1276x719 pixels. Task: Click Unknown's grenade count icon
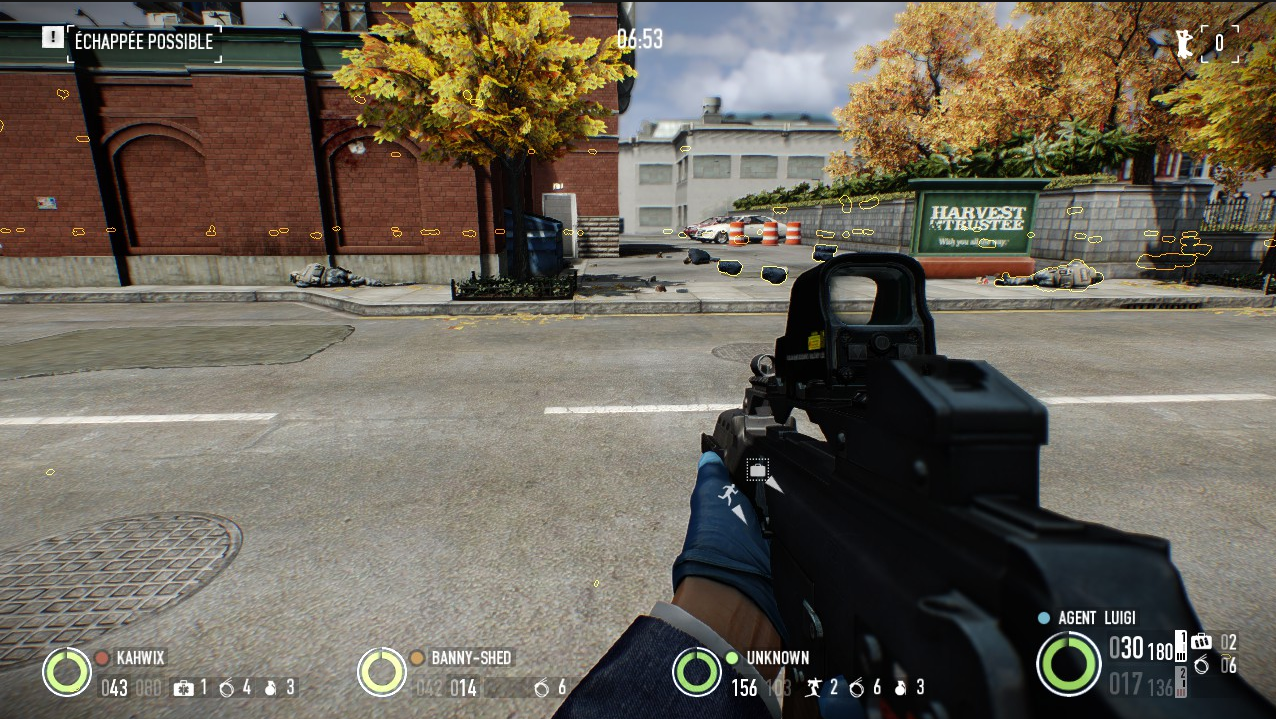900,688
